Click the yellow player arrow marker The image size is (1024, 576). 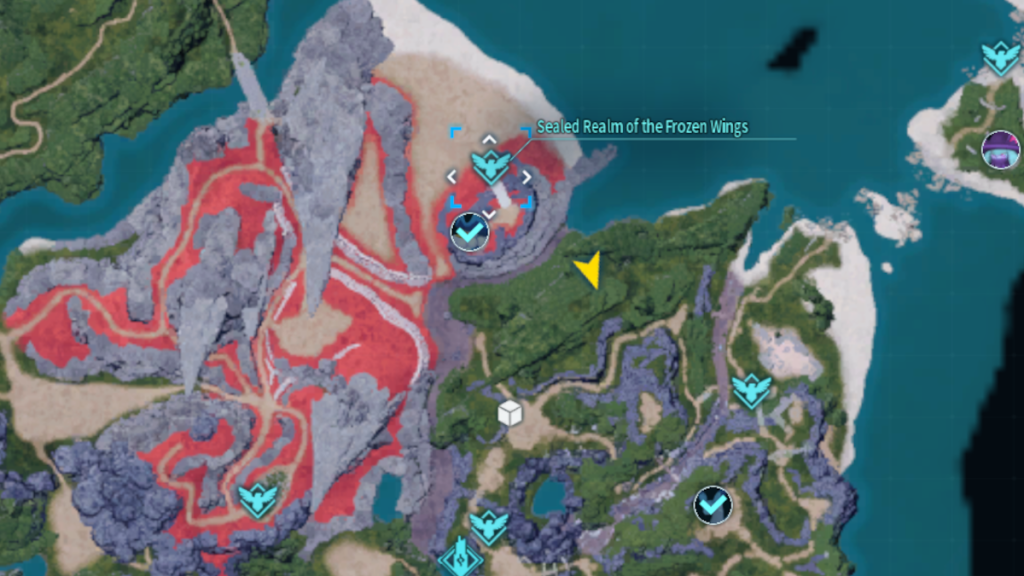coord(588,269)
